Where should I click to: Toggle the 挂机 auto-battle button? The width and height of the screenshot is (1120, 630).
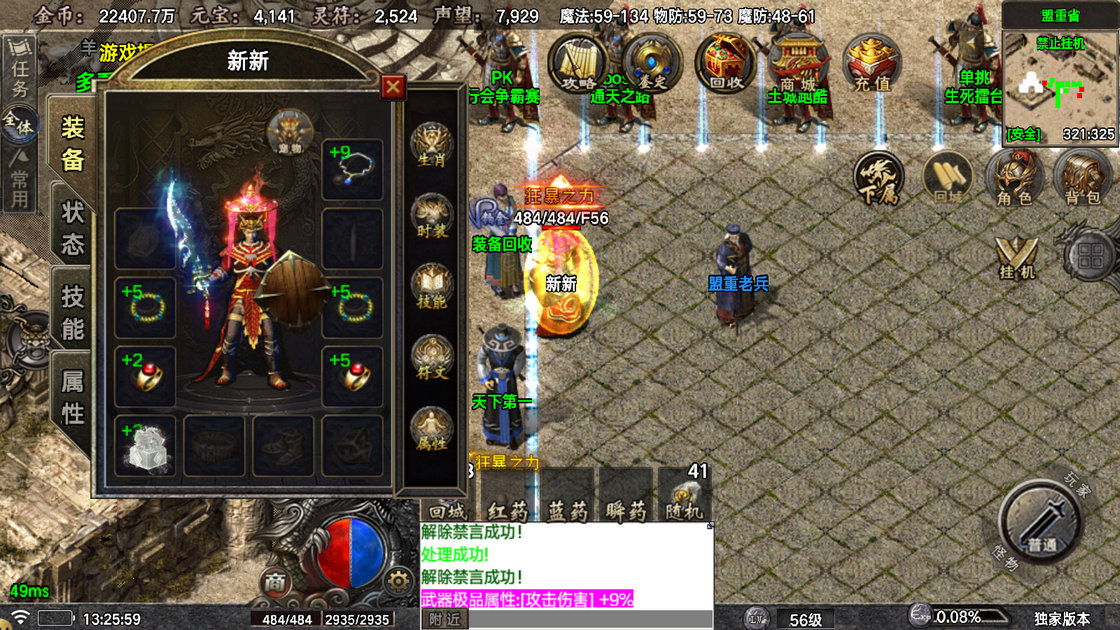coord(1016,256)
